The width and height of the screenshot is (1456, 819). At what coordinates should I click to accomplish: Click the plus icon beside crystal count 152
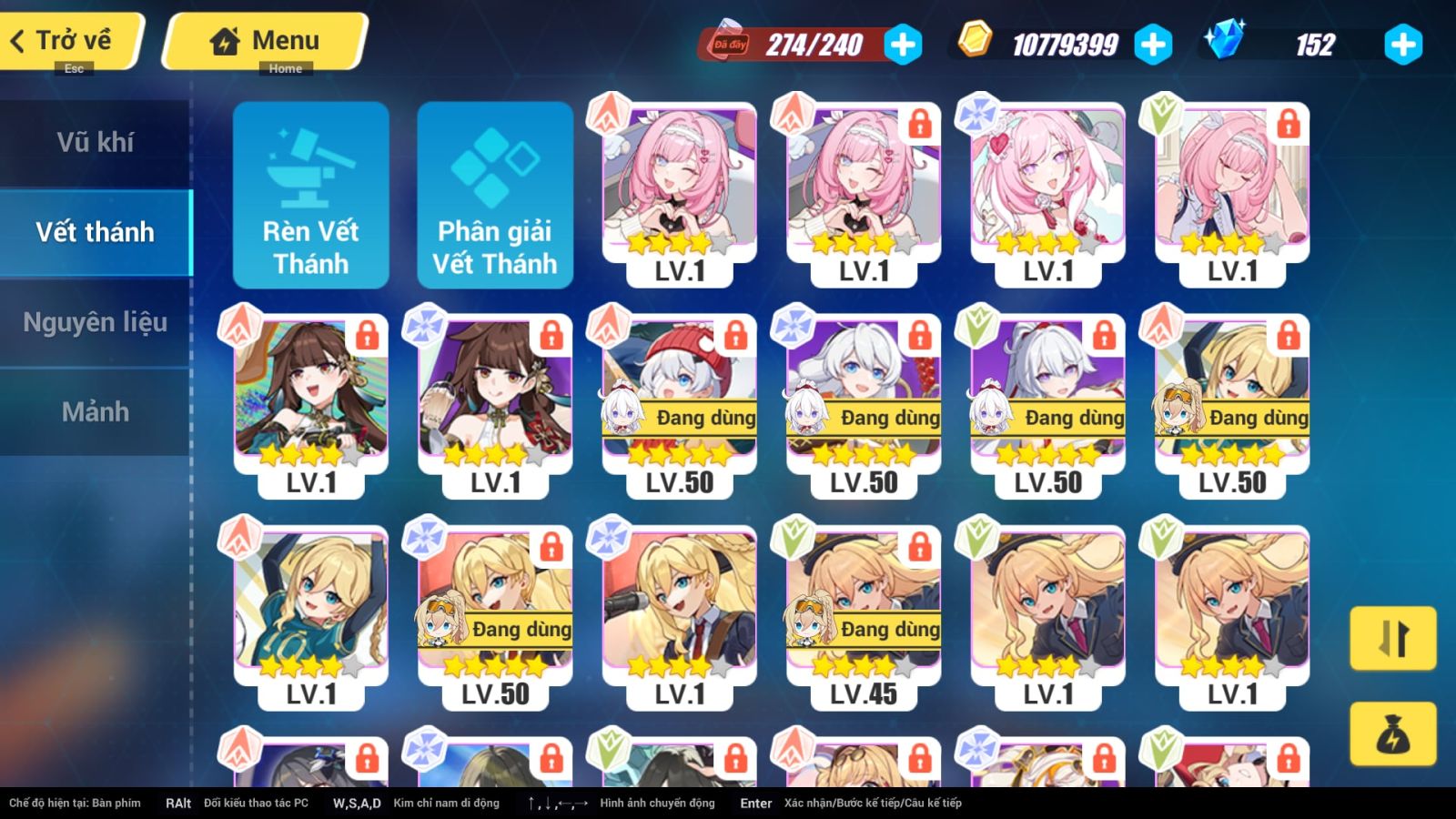1403,43
